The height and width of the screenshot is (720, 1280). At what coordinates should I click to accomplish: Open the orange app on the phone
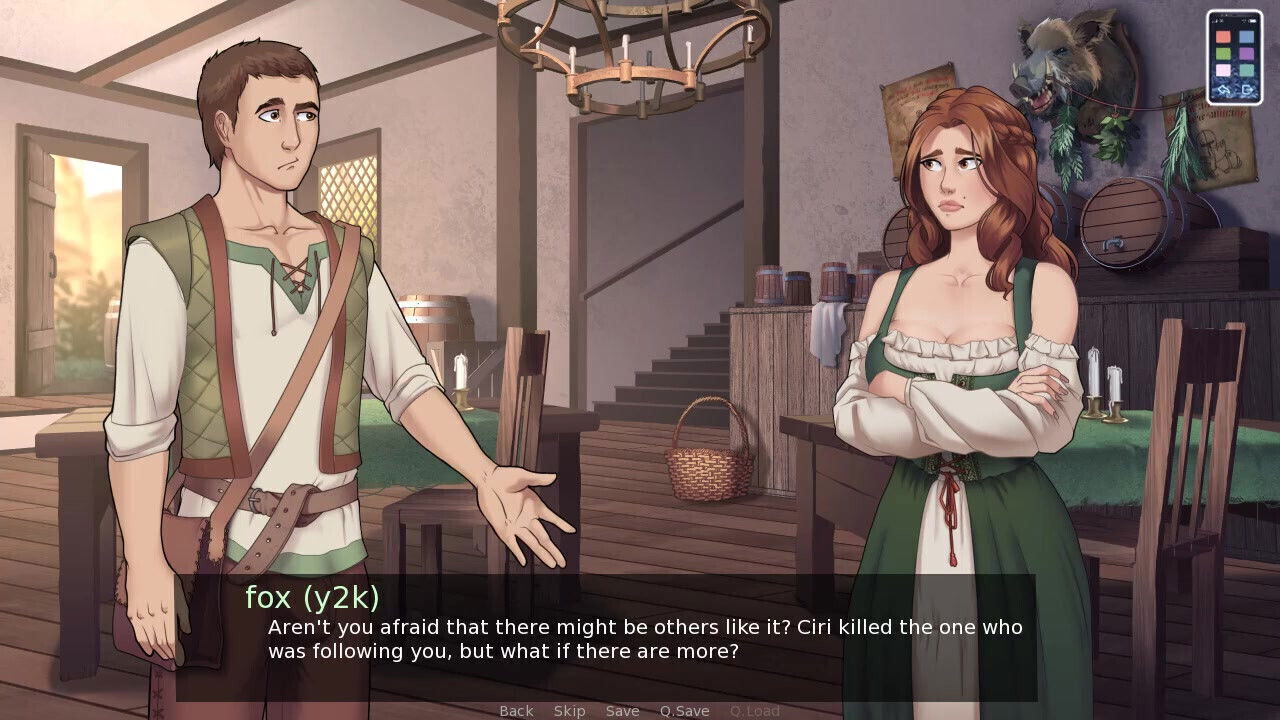[x=1223, y=36]
